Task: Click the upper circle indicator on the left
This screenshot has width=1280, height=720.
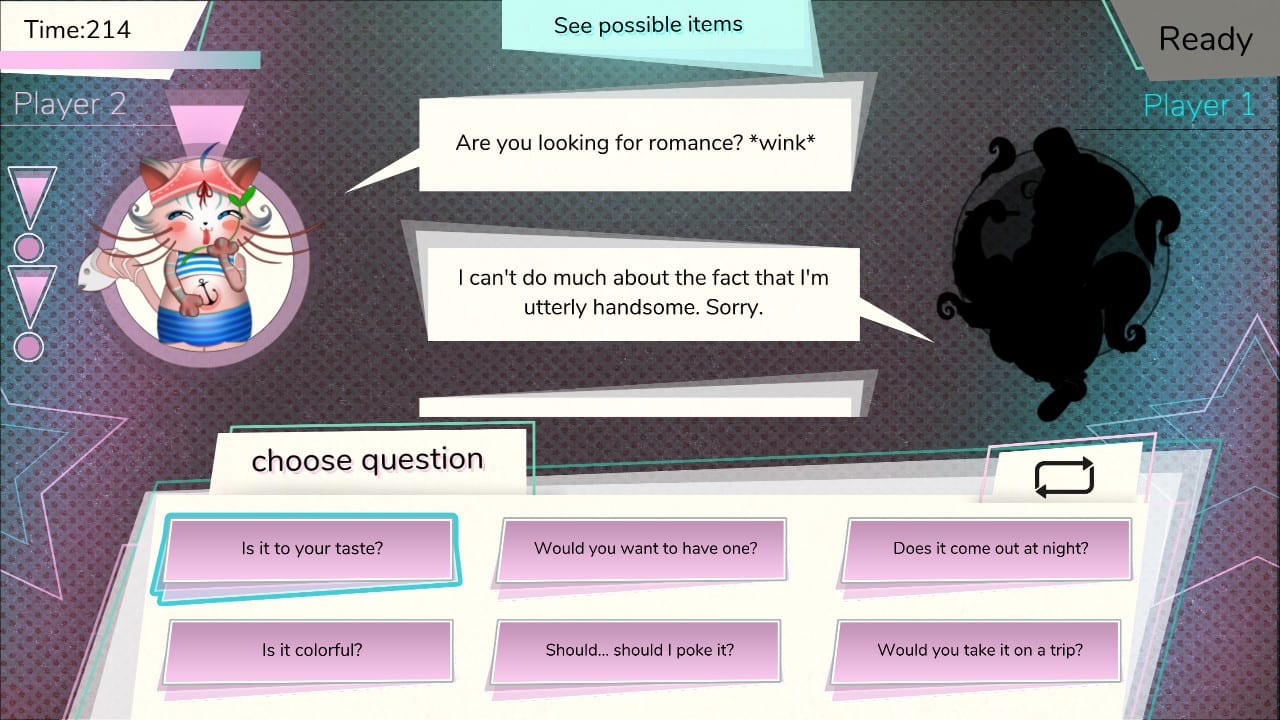Action: tap(28, 247)
